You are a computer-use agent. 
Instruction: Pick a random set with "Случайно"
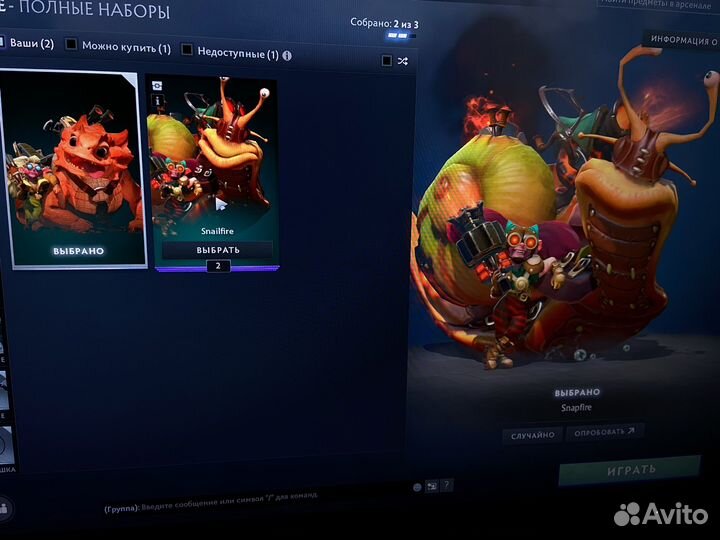532,435
